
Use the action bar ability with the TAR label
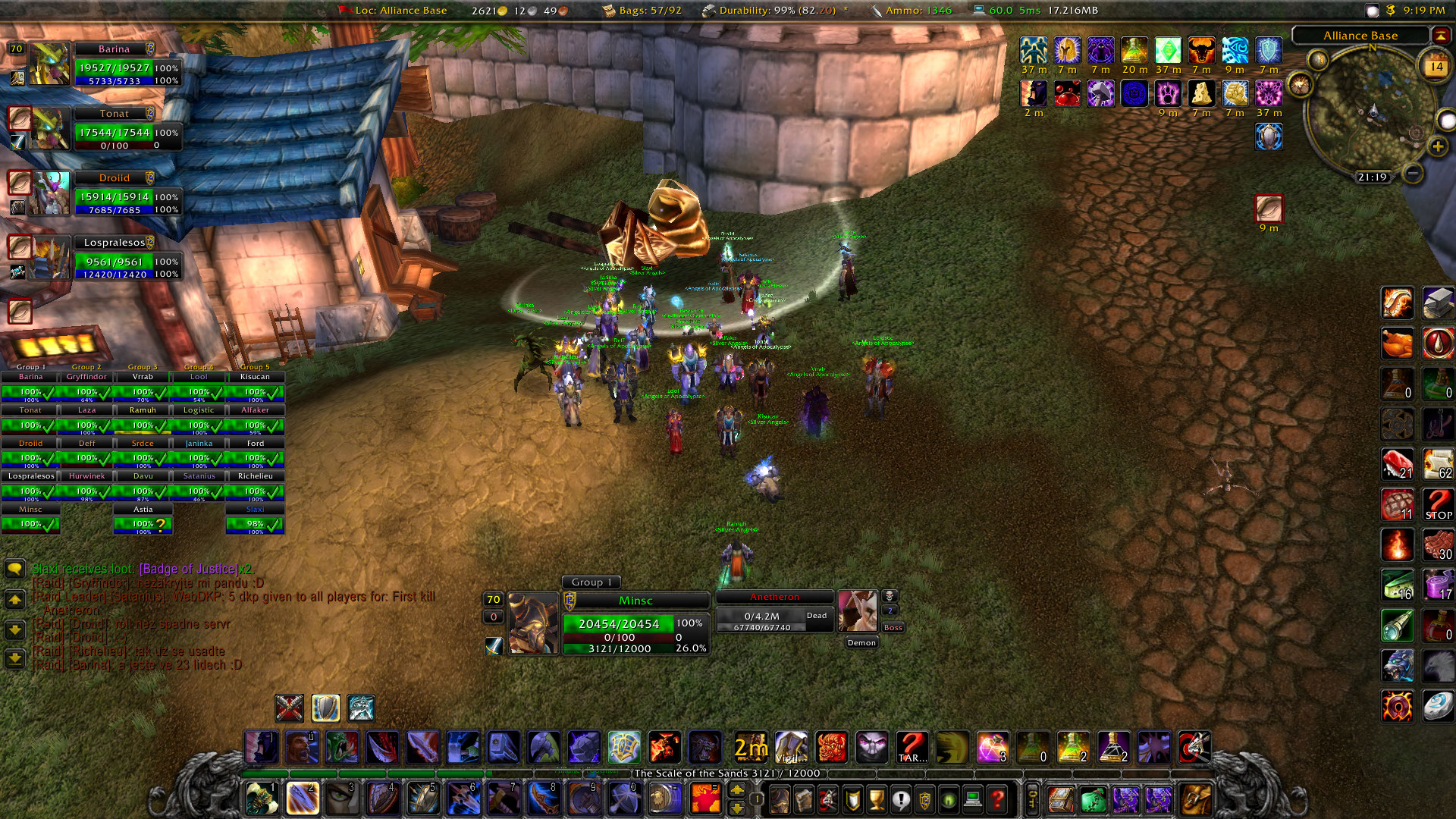coord(912,747)
